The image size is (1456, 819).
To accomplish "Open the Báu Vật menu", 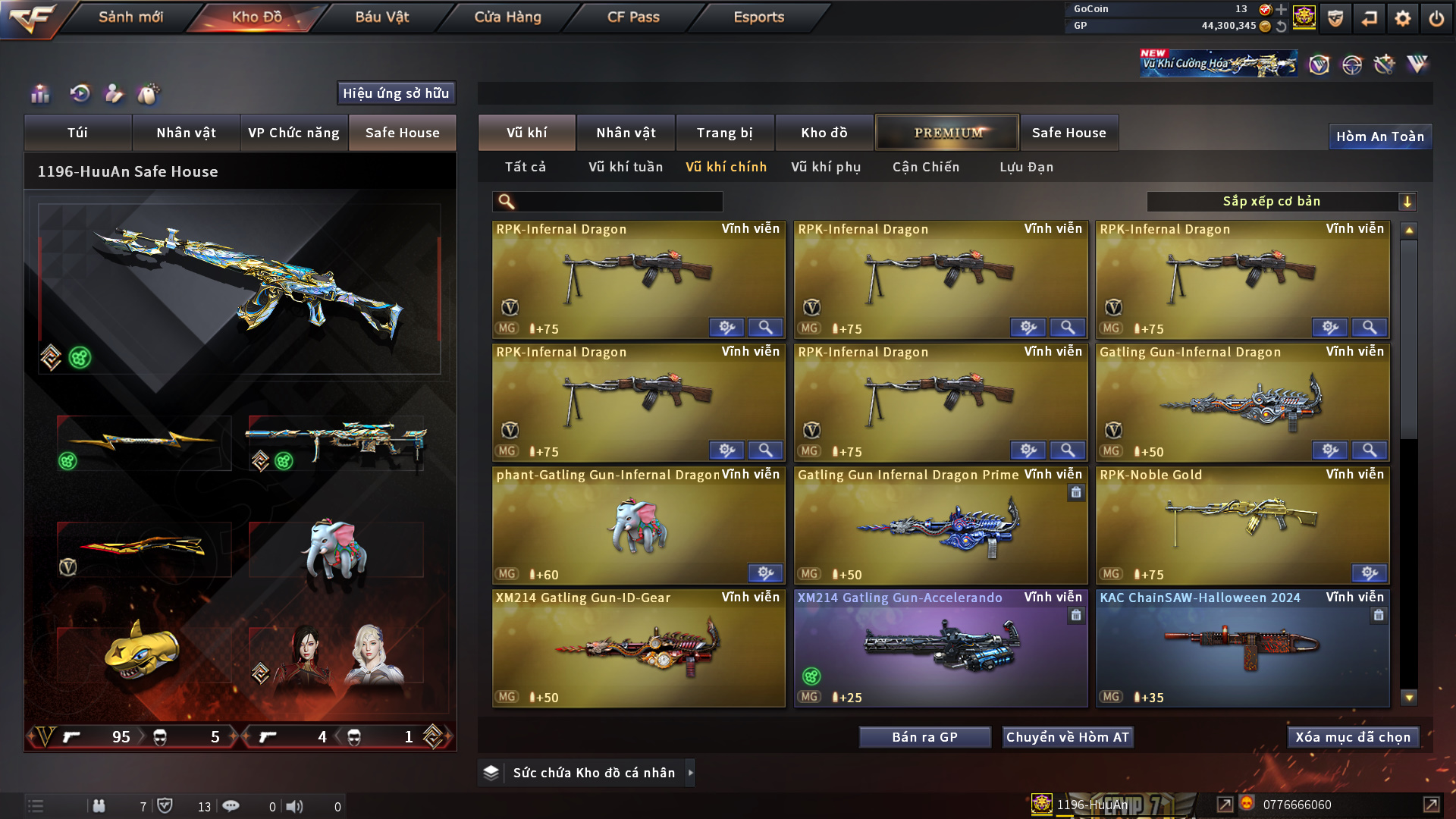I will pyautogui.click(x=381, y=17).
